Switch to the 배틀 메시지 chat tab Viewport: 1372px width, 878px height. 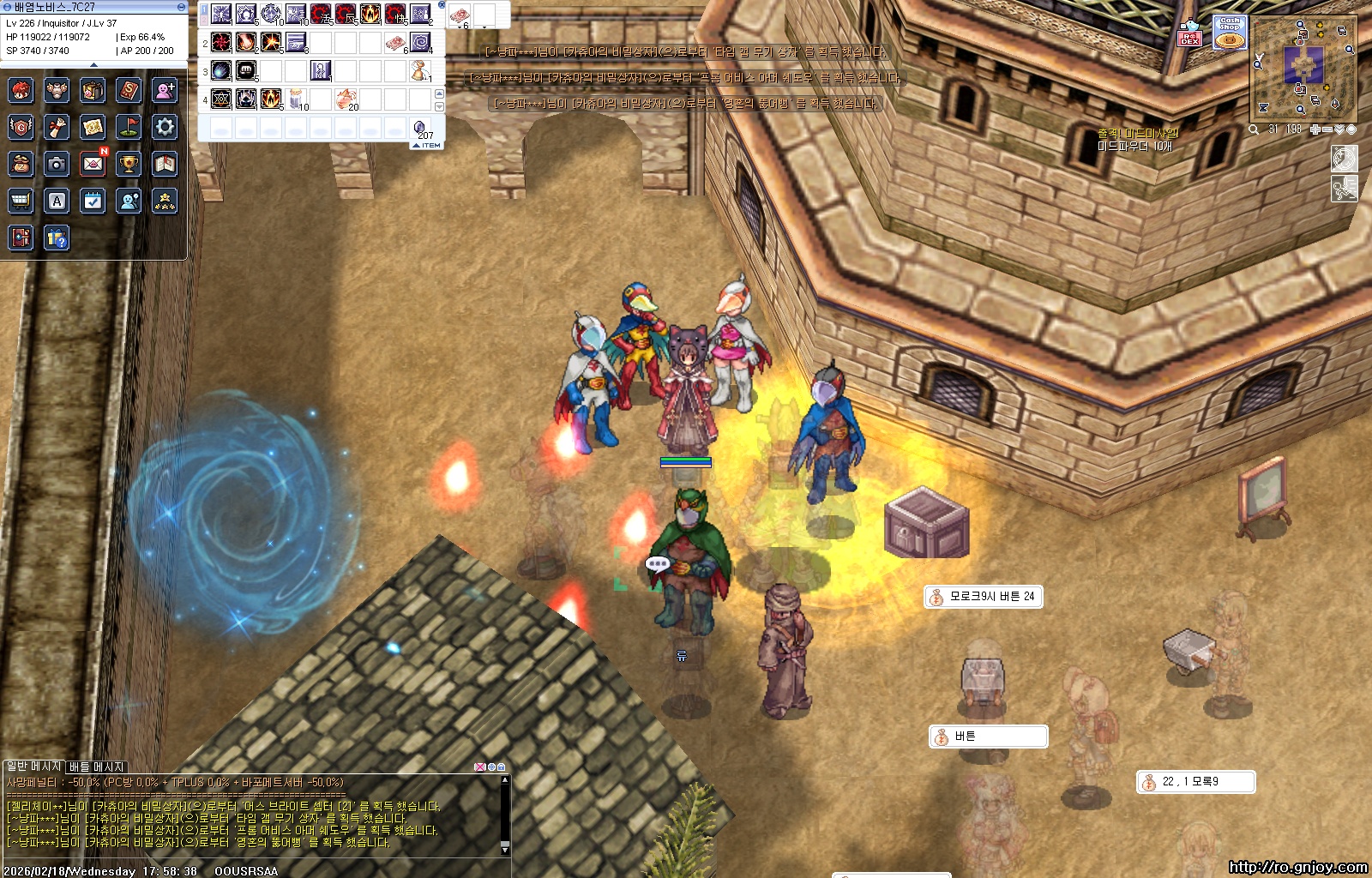click(97, 767)
